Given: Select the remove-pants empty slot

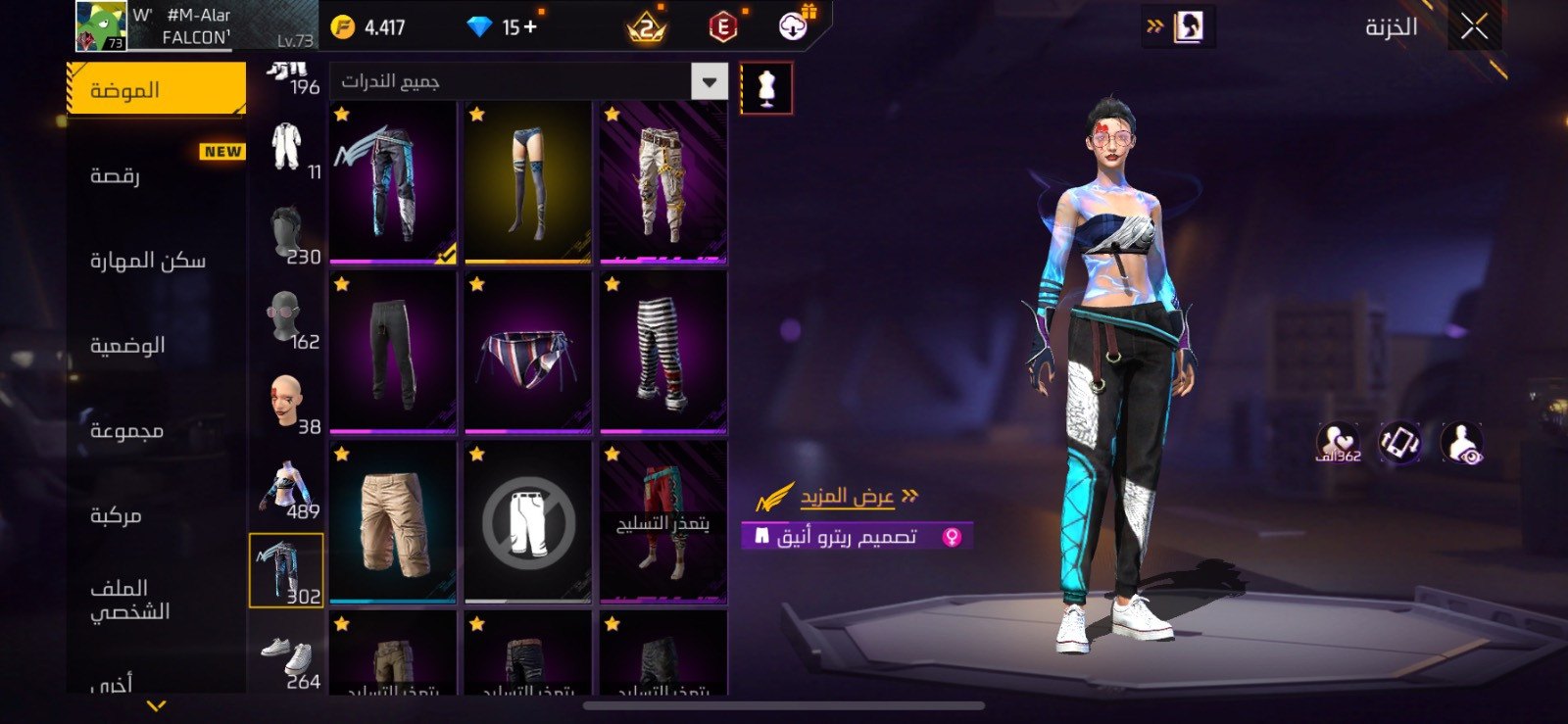Looking at the screenshot, I should tap(527, 521).
